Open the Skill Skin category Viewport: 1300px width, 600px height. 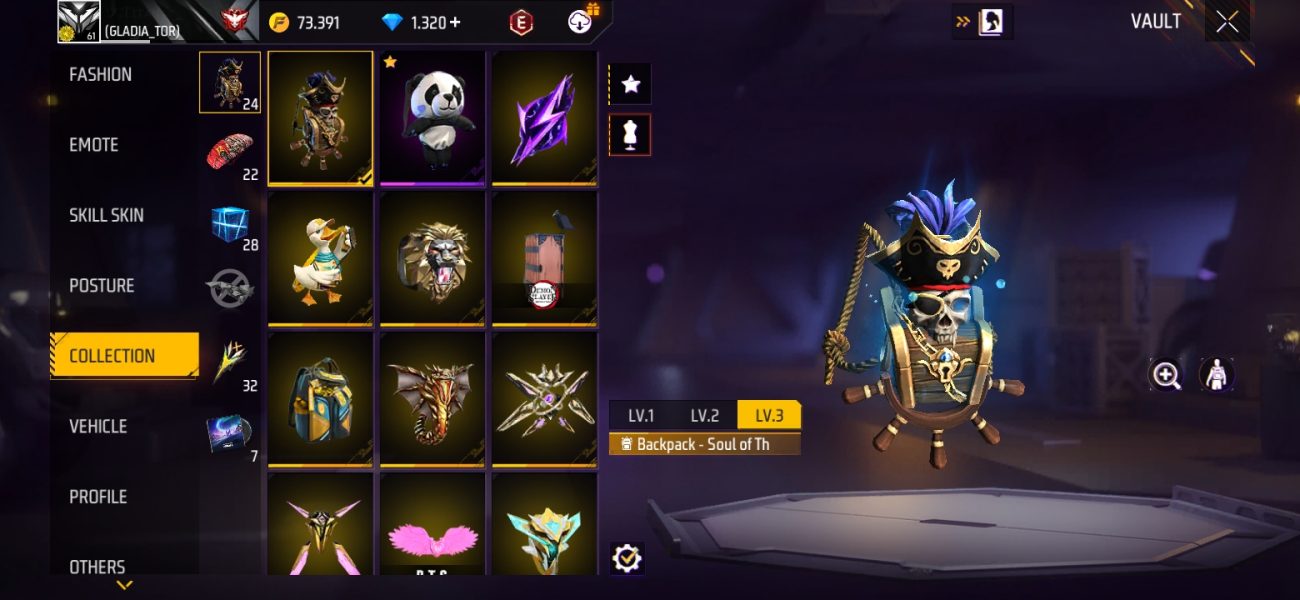(106, 215)
